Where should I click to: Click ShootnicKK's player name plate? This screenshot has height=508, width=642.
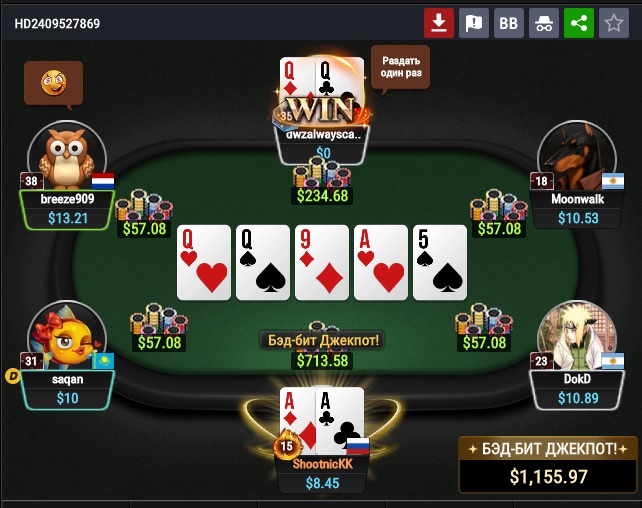322,474
